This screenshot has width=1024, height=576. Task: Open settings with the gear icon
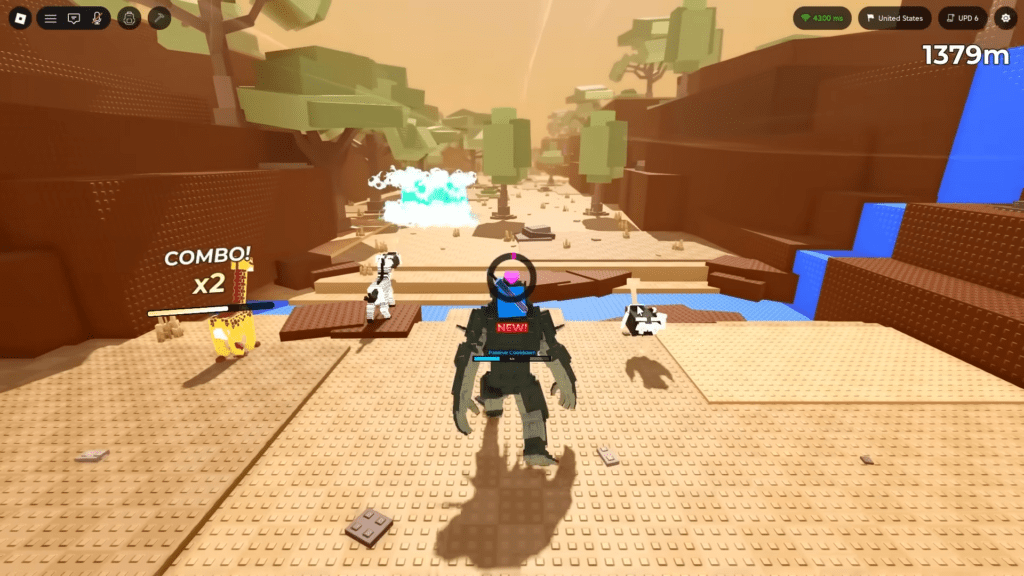click(x=1004, y=18)
